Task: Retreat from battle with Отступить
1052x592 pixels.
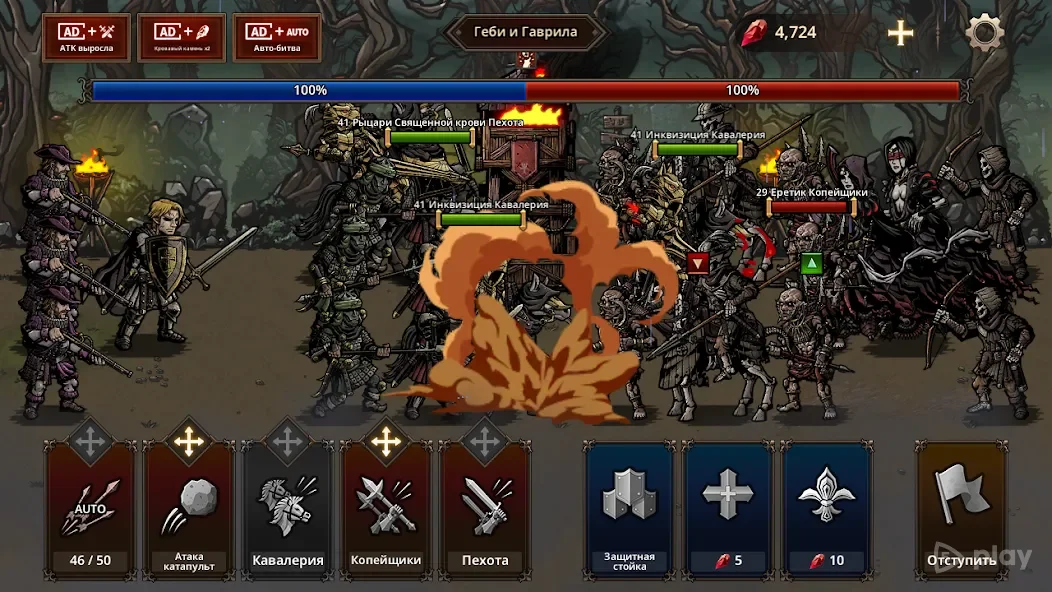Action: (961, 510)
